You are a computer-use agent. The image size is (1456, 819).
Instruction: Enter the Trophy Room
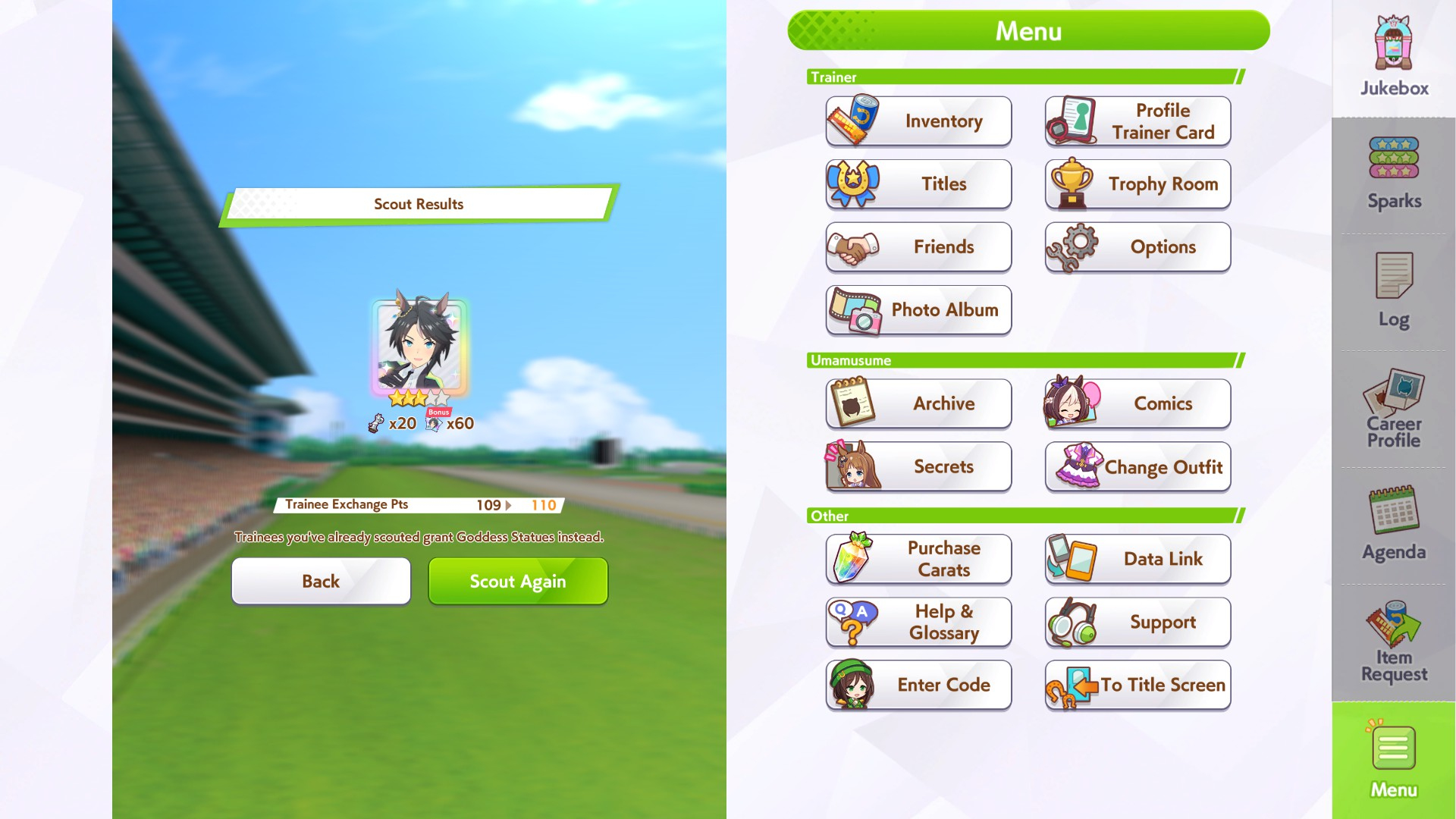coord(1137,184)
